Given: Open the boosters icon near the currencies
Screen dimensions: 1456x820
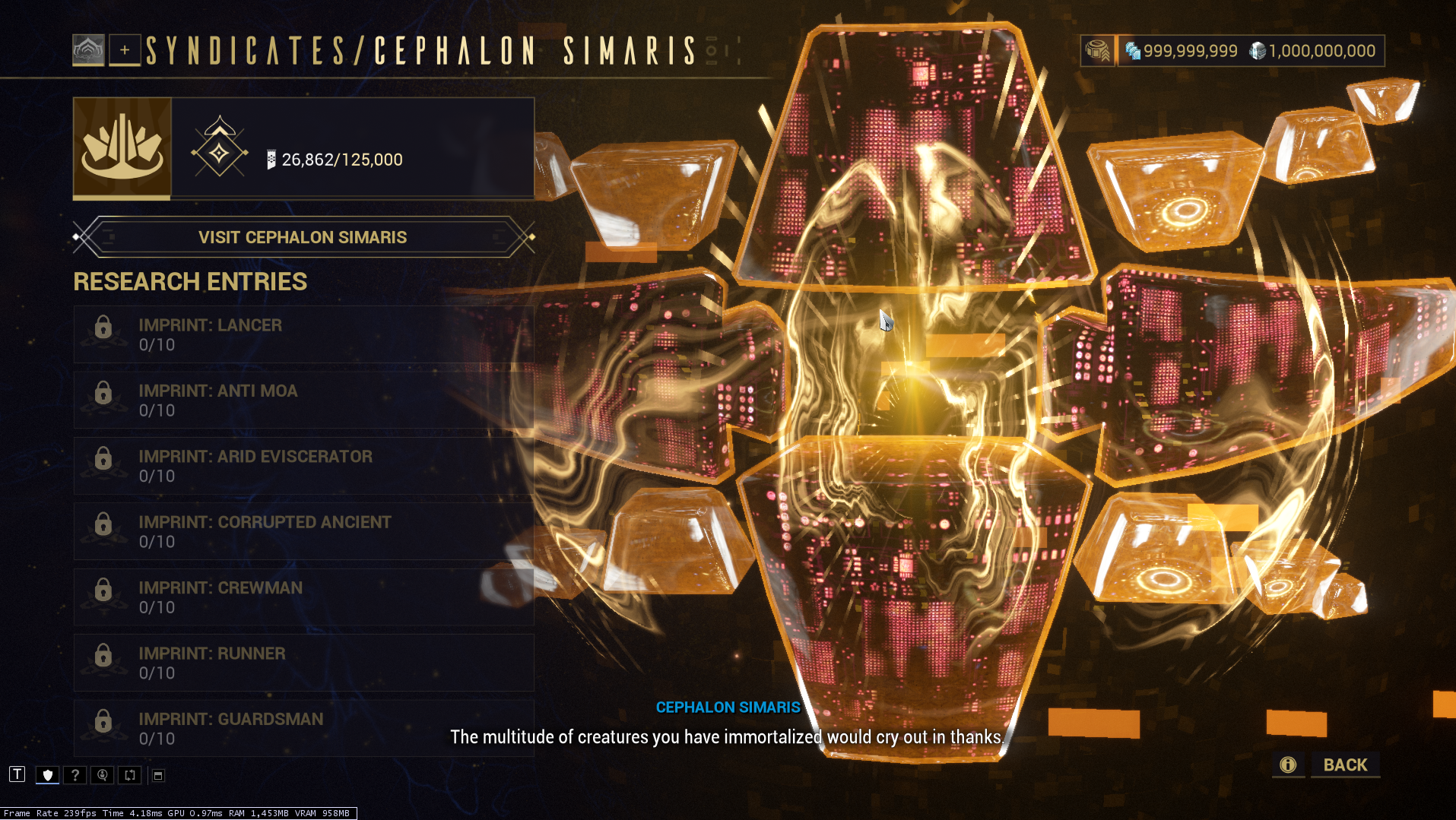Looking at the screenshot, I should [x=1097, y=51].
